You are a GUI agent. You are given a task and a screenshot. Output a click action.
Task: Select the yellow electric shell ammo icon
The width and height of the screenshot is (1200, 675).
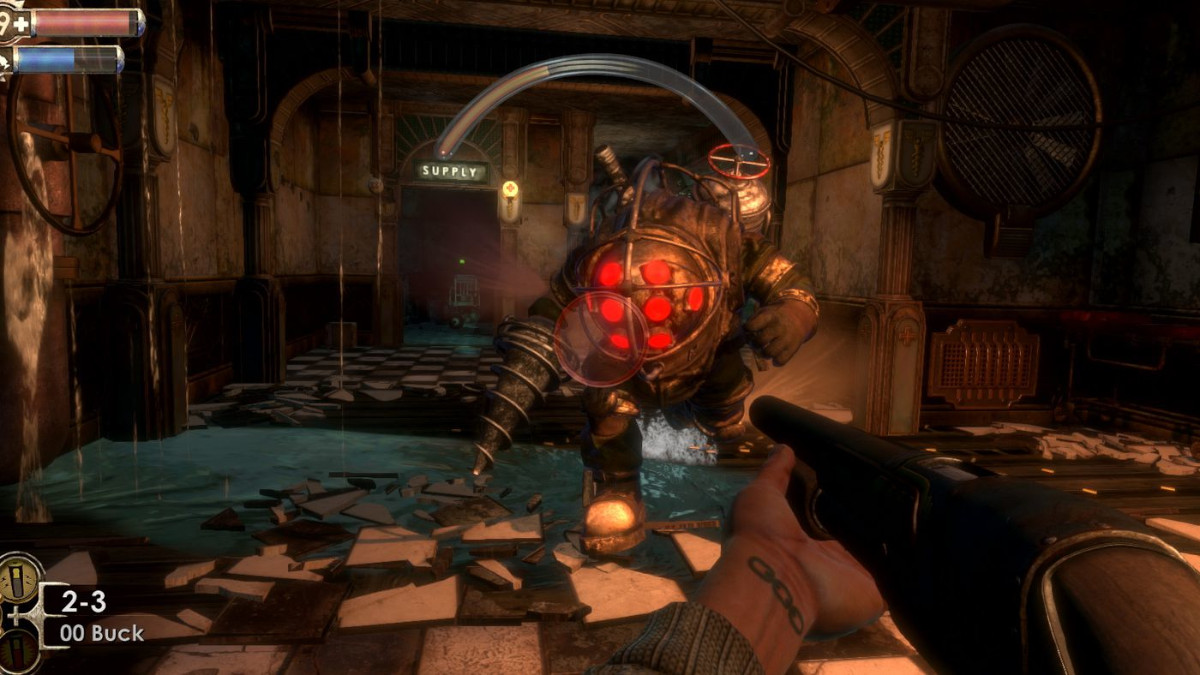17,579
